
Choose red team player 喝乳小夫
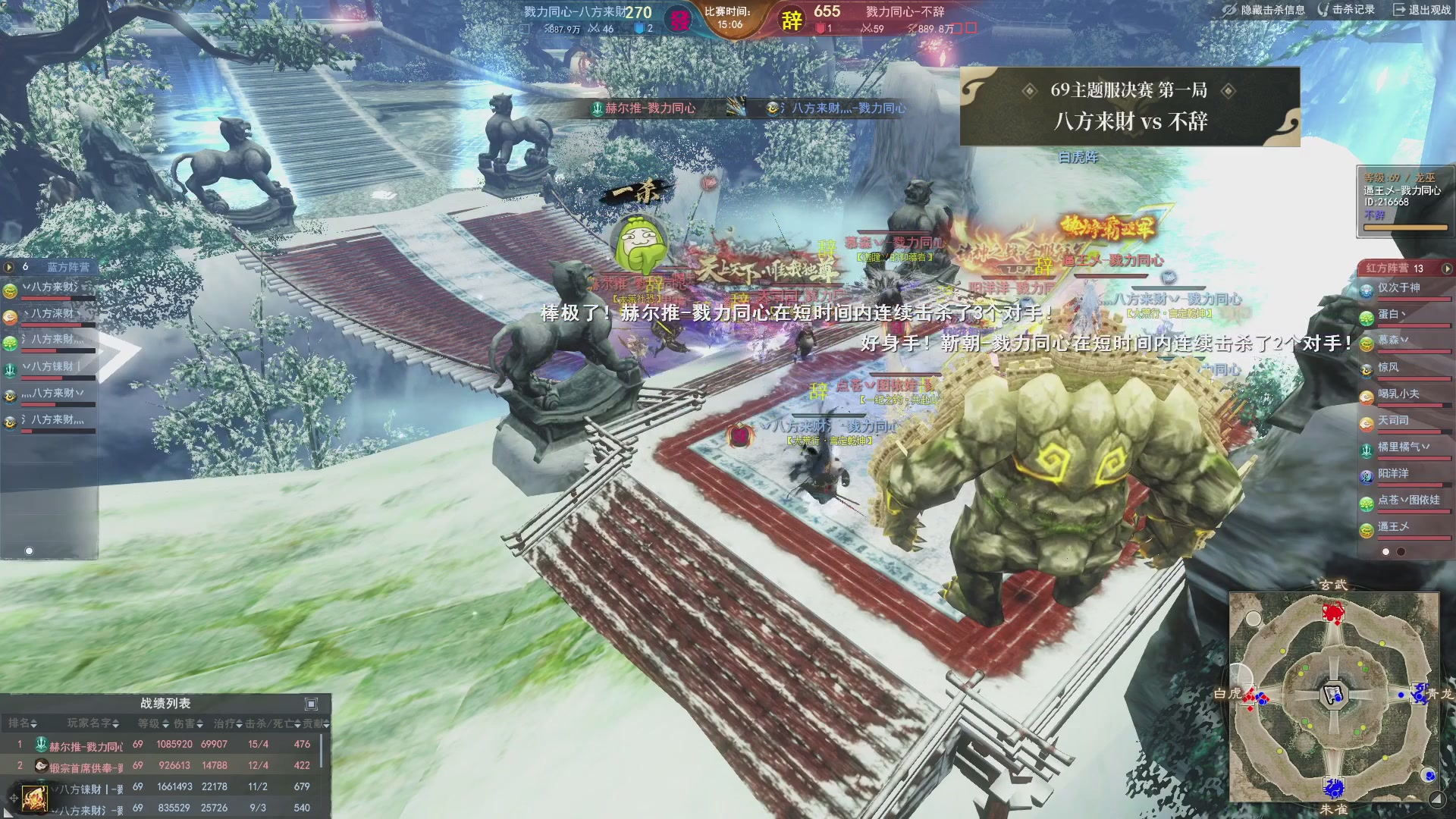(x=1398, y=394)
